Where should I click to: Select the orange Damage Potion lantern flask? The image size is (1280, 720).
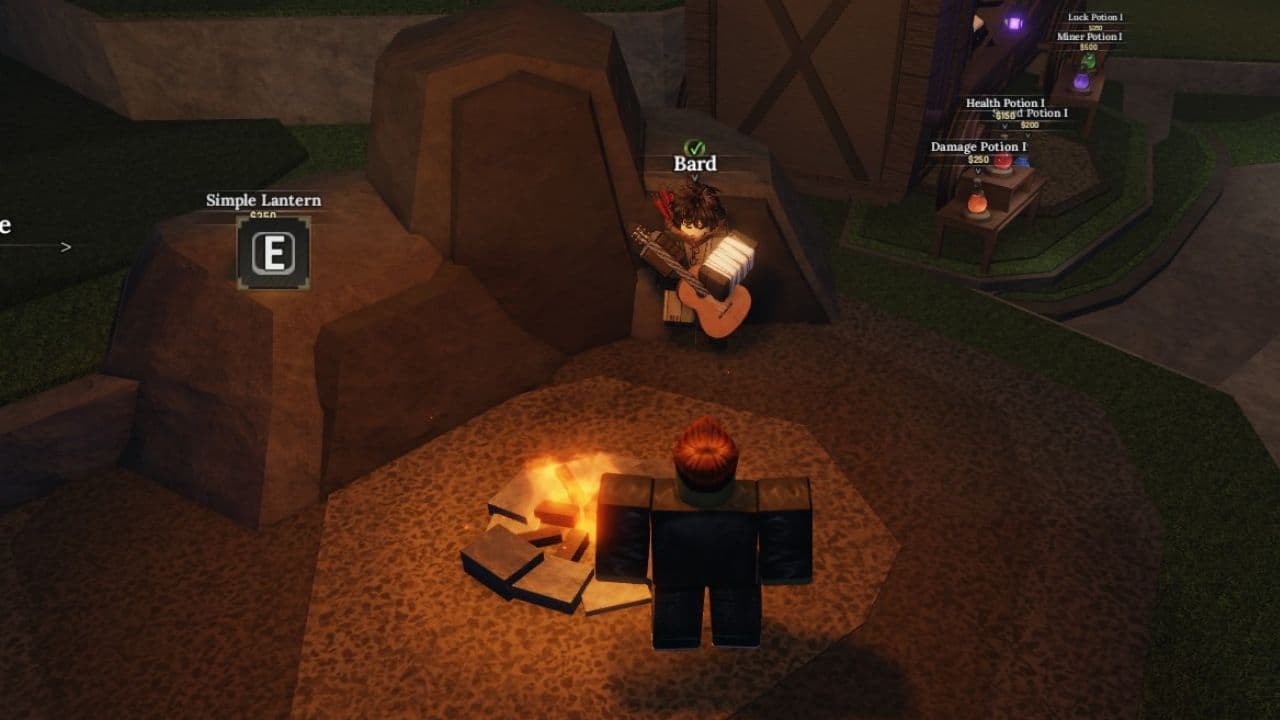click(x=977, y=203)
